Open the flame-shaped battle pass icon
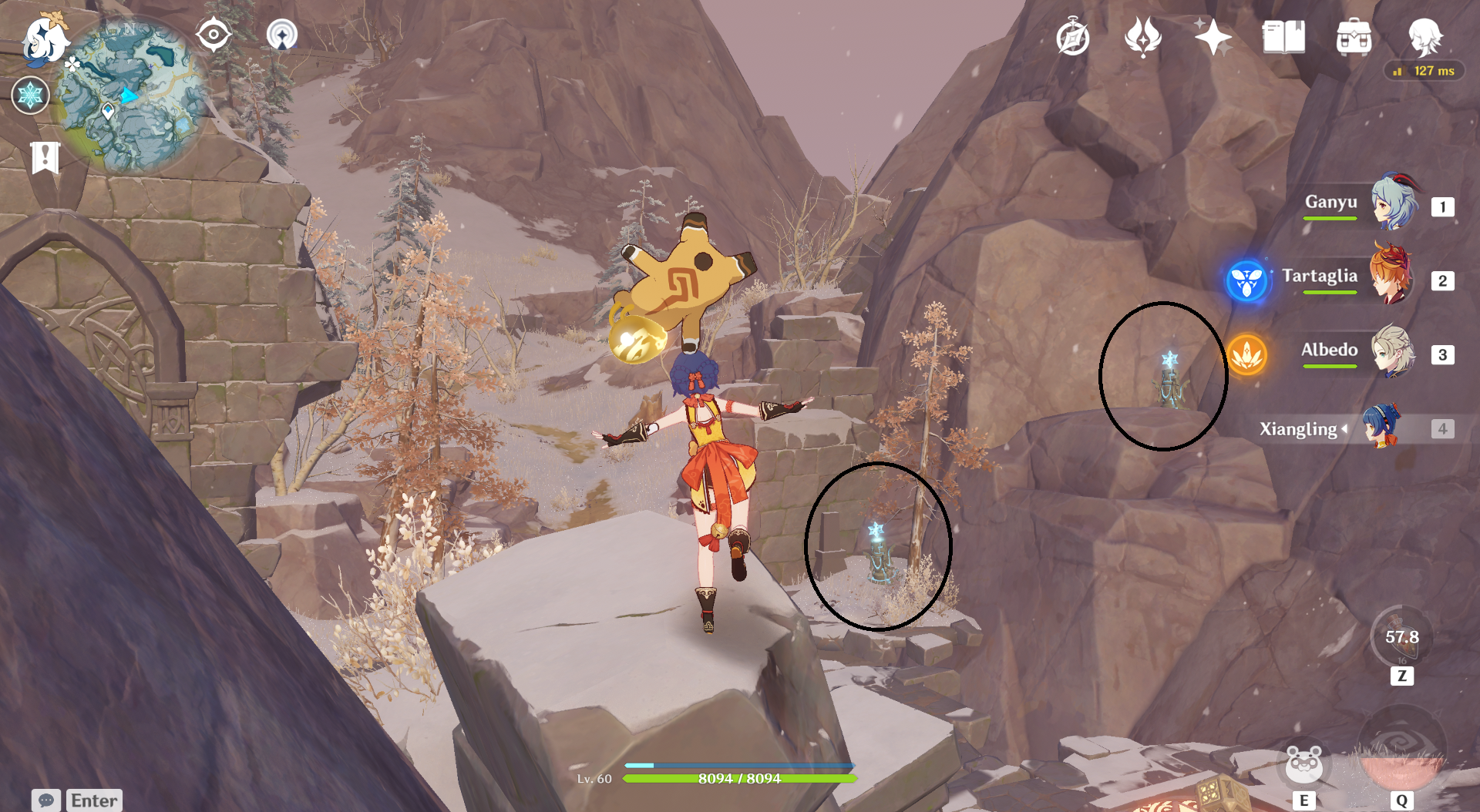 (x=1142, y=37)
